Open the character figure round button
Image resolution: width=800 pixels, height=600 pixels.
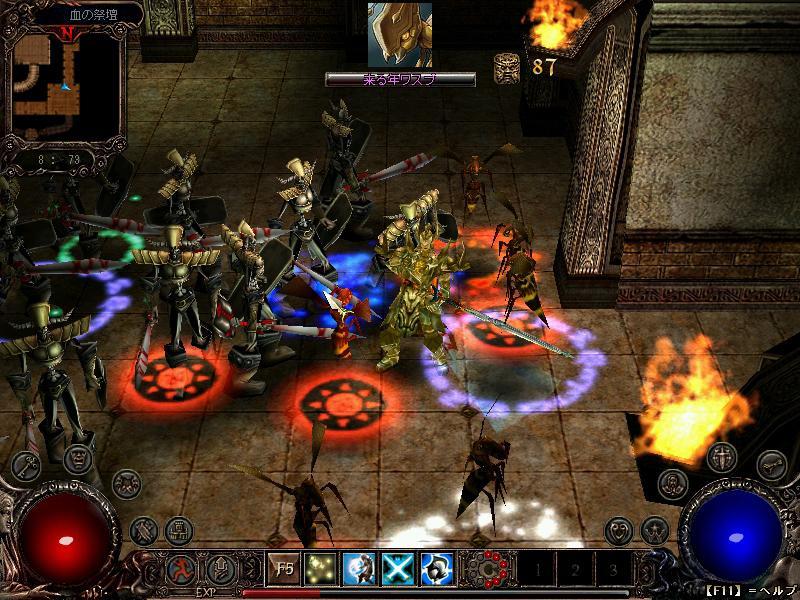point(673,484)
